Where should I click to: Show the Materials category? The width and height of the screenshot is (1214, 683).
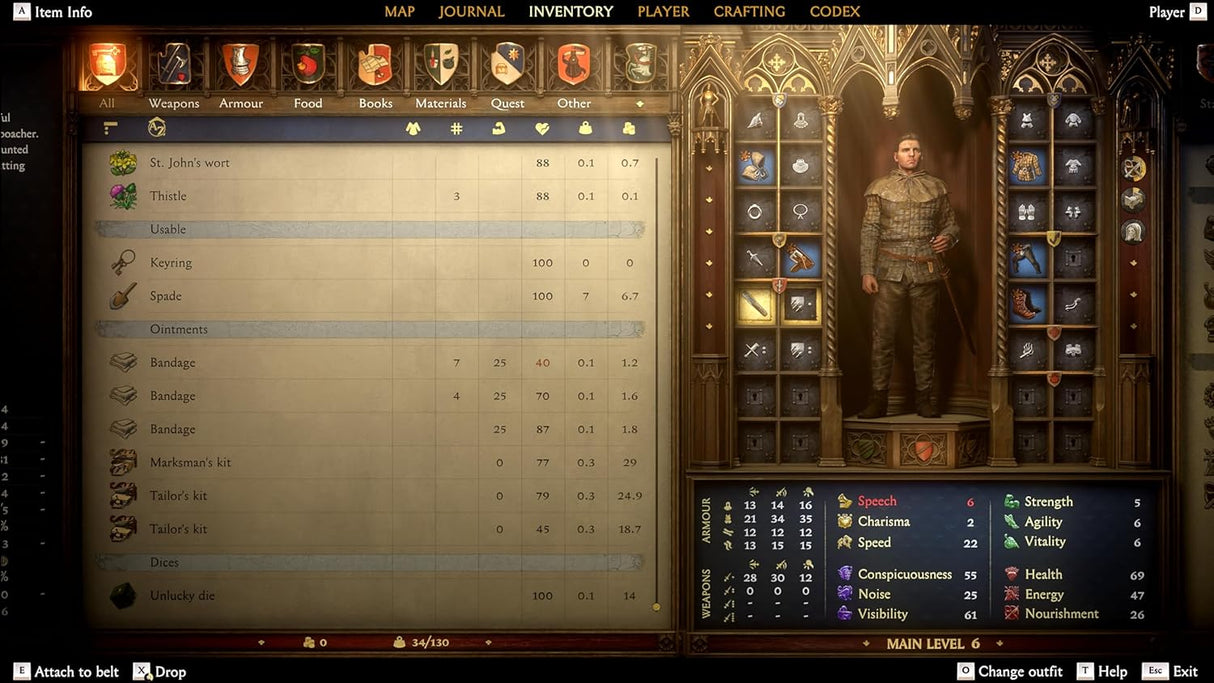pos(441,66)
